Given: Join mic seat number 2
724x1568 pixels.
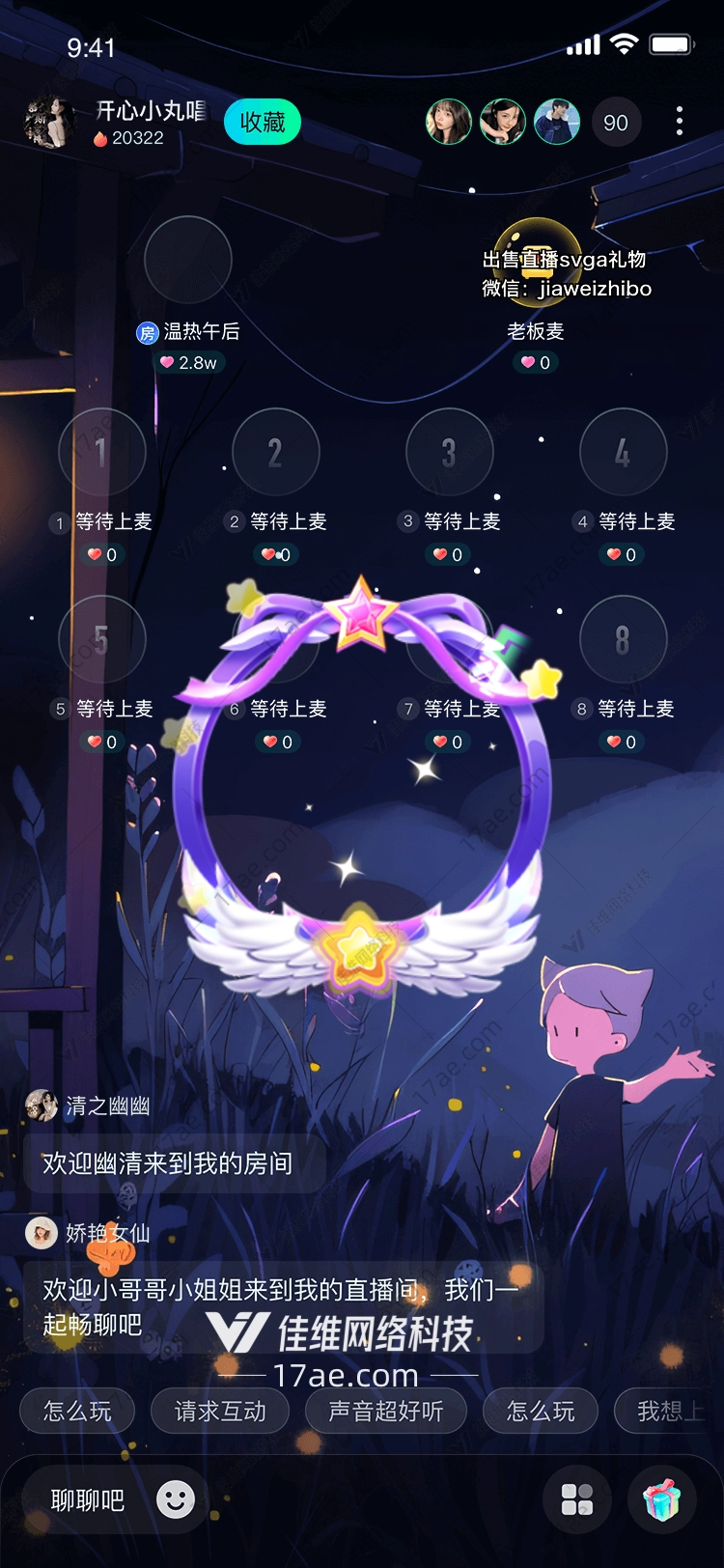Looking at the screenshot, I should (276, 452).
